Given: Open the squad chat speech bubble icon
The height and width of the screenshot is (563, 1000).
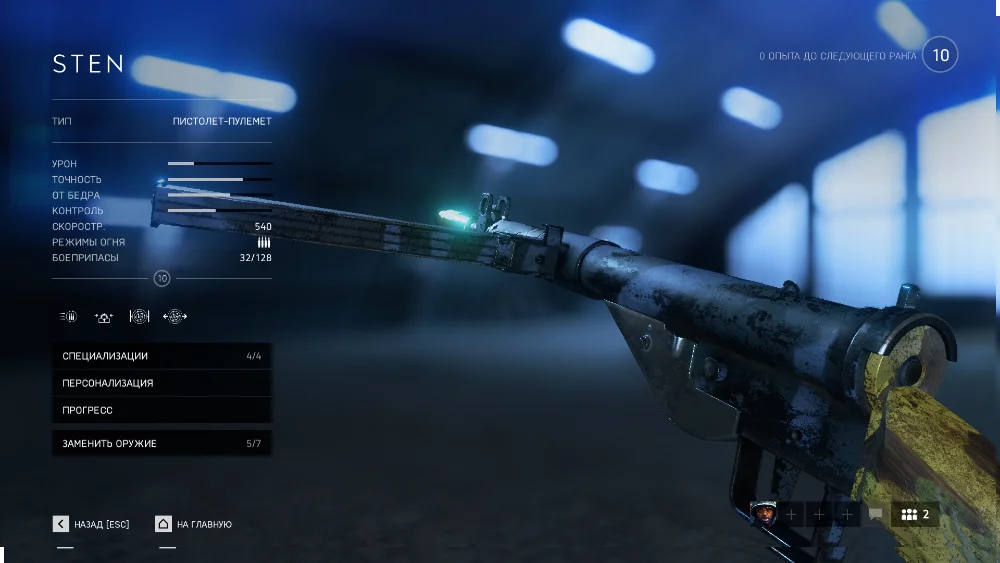Looking at the screenshot, I should pyautogui.click(x=876, y=514).
